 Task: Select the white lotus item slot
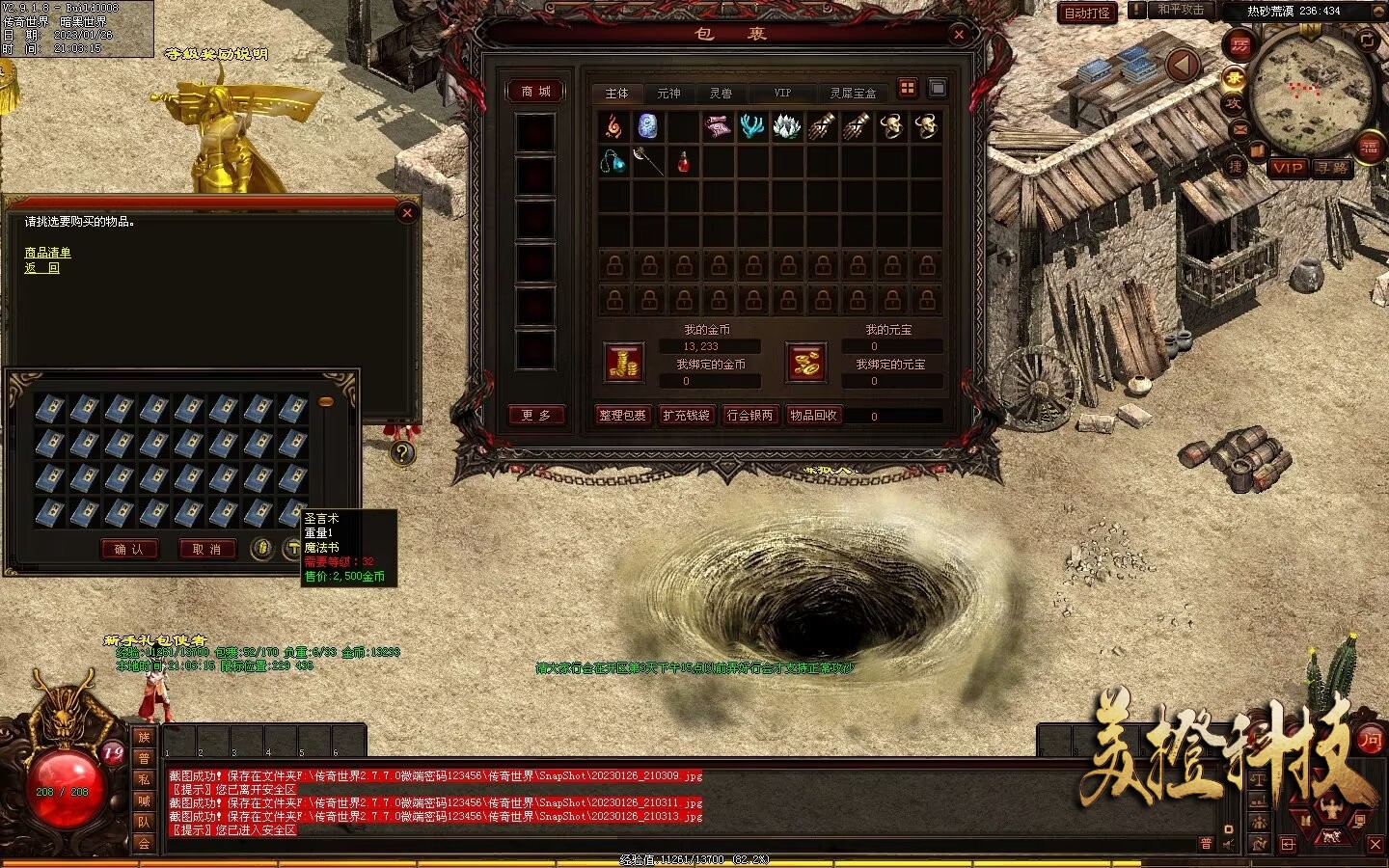coord(787,126)
